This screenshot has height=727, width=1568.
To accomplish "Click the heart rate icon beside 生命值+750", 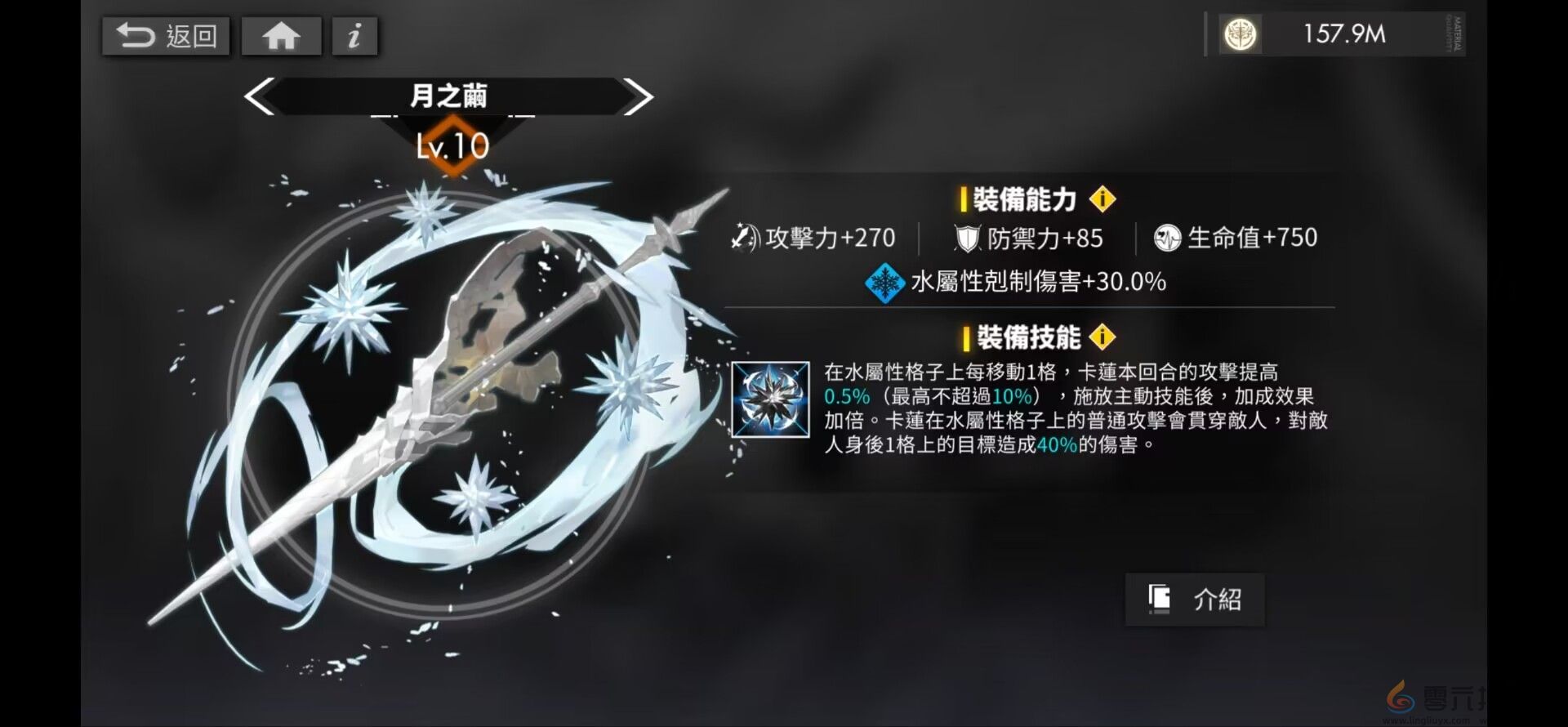I will click(x=1169, y=239).
